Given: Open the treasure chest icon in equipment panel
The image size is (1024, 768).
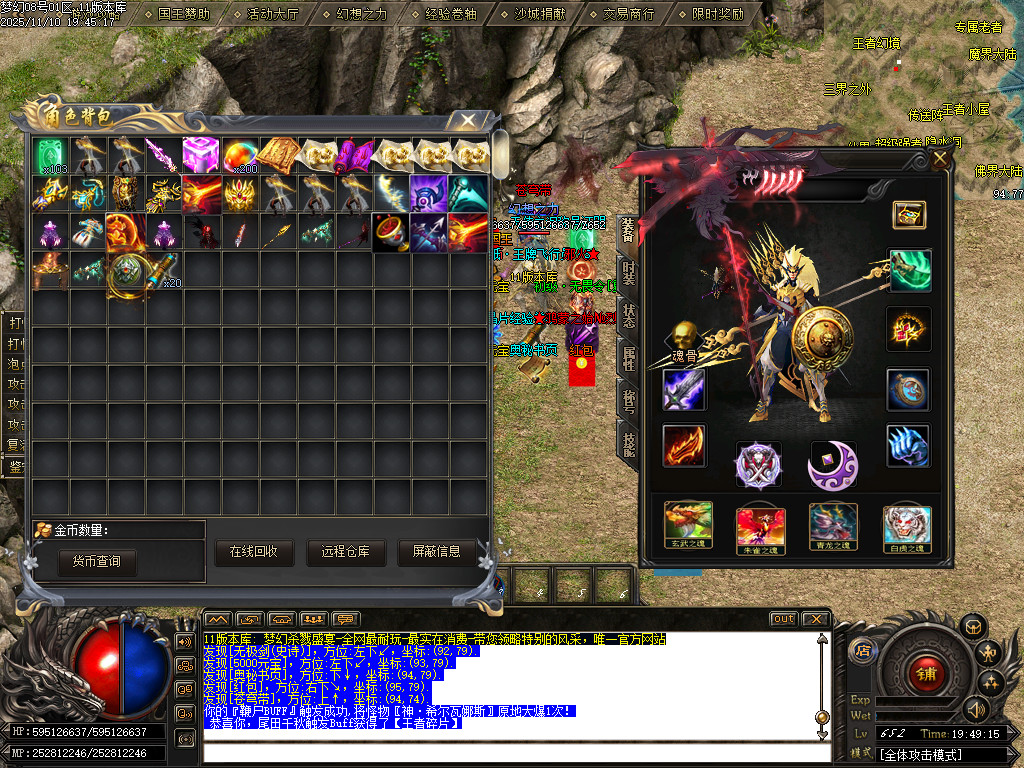Looking at the screenshot, I should point(908,214).
